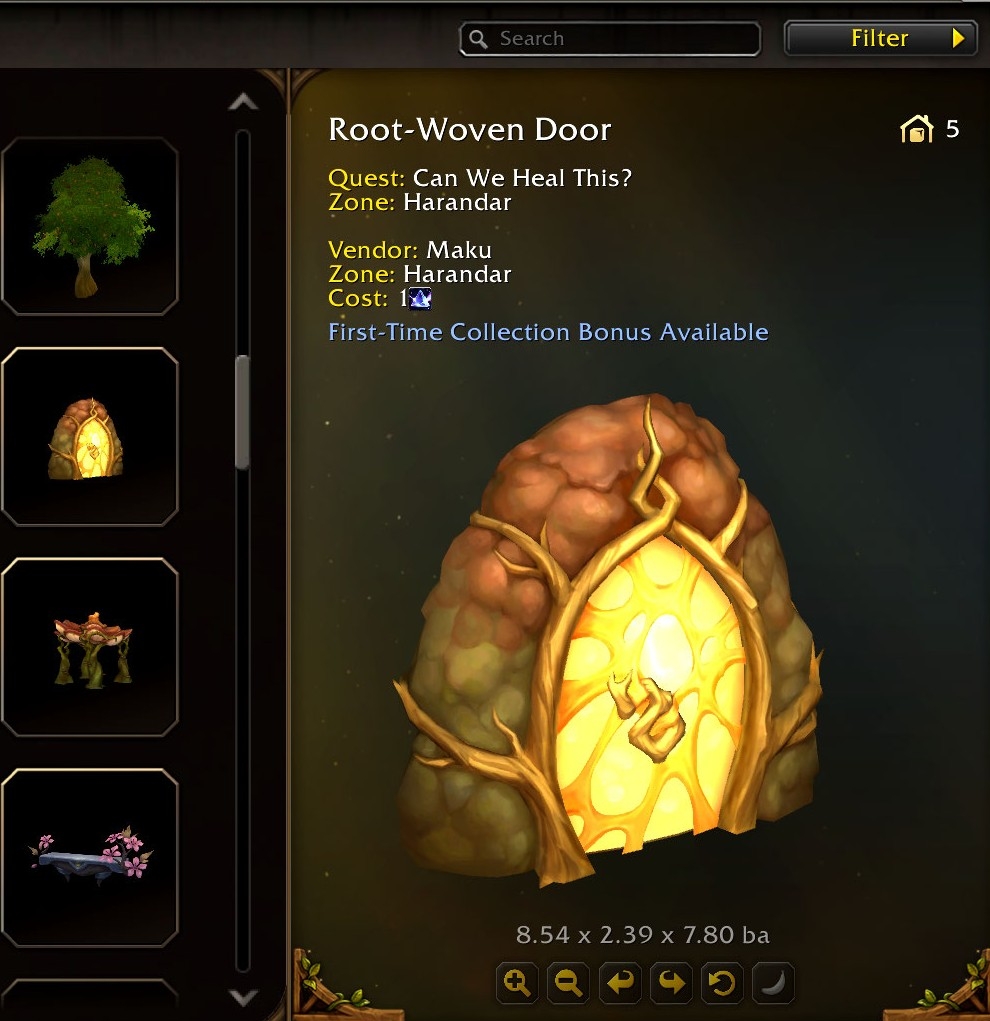This screenshot has height=1021, width=990.
Task: Pick the pink blossom floating rock thumbnail
Action: pos(90,858)
